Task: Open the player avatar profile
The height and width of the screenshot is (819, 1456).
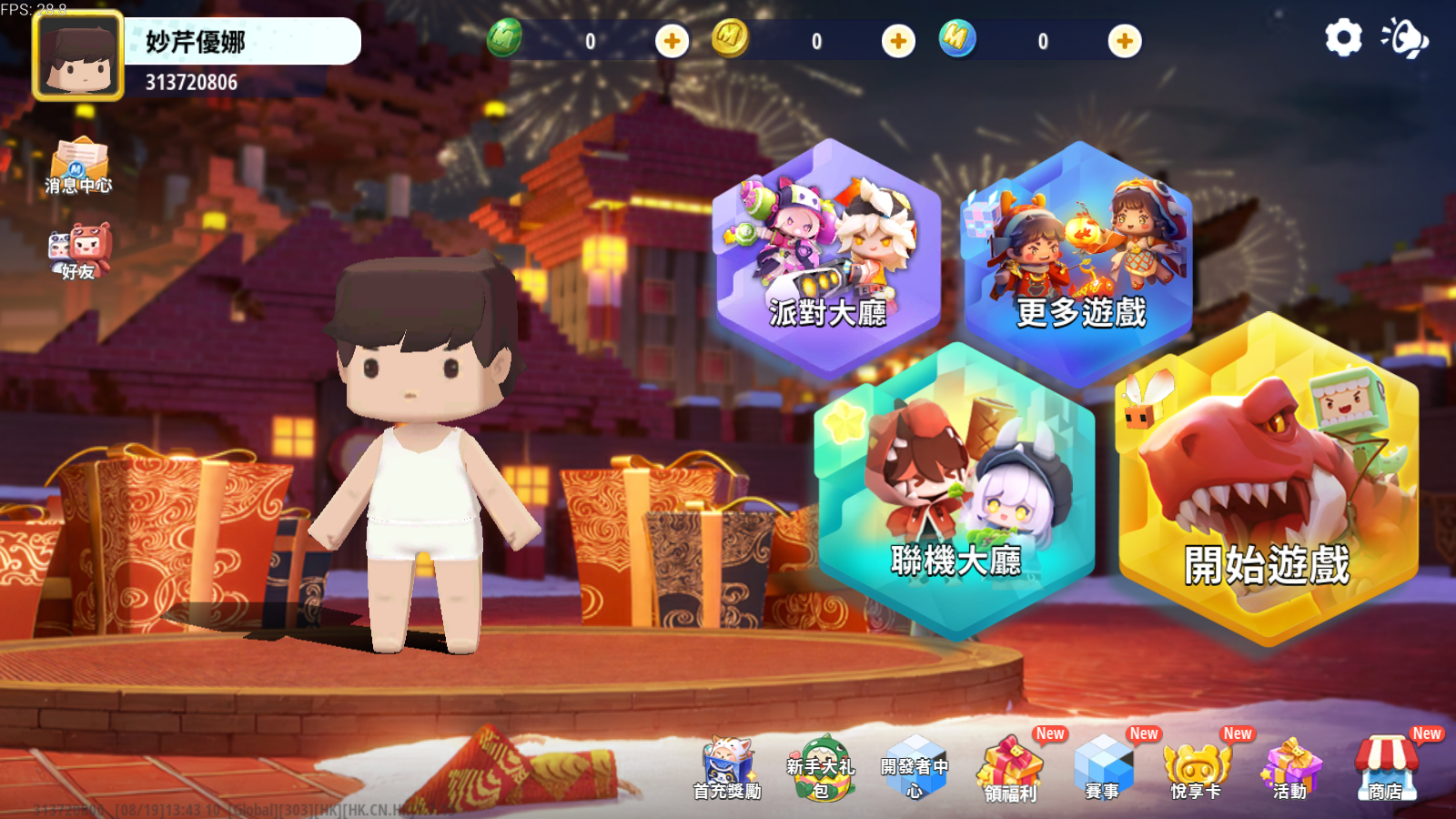Action: tap(78, 56)
